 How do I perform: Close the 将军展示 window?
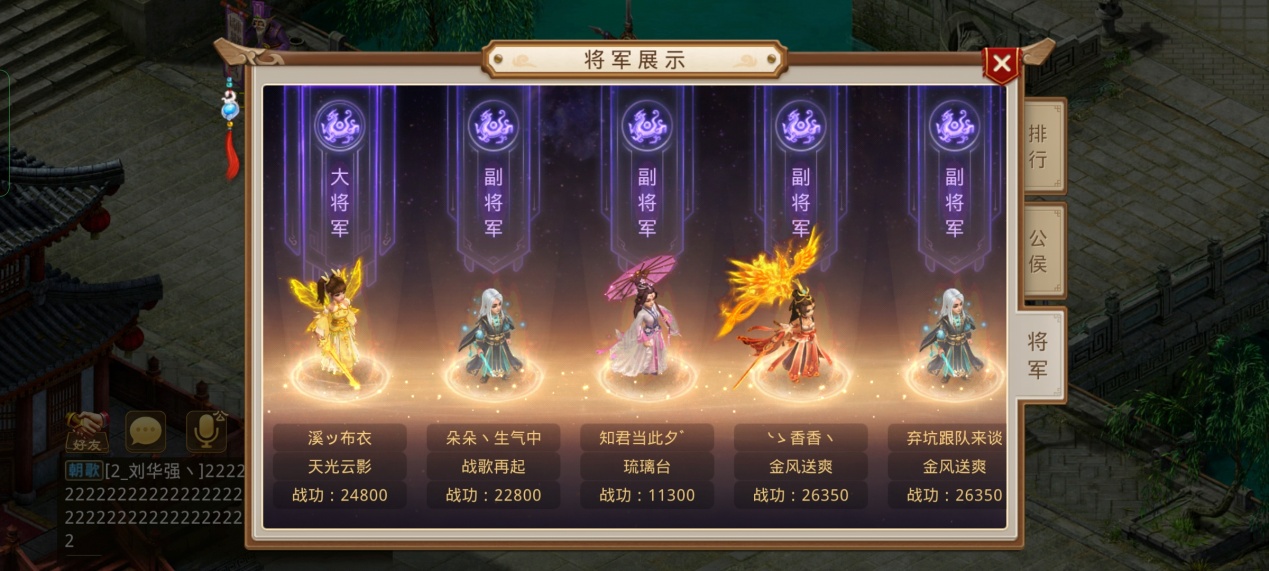(1002, 66)
